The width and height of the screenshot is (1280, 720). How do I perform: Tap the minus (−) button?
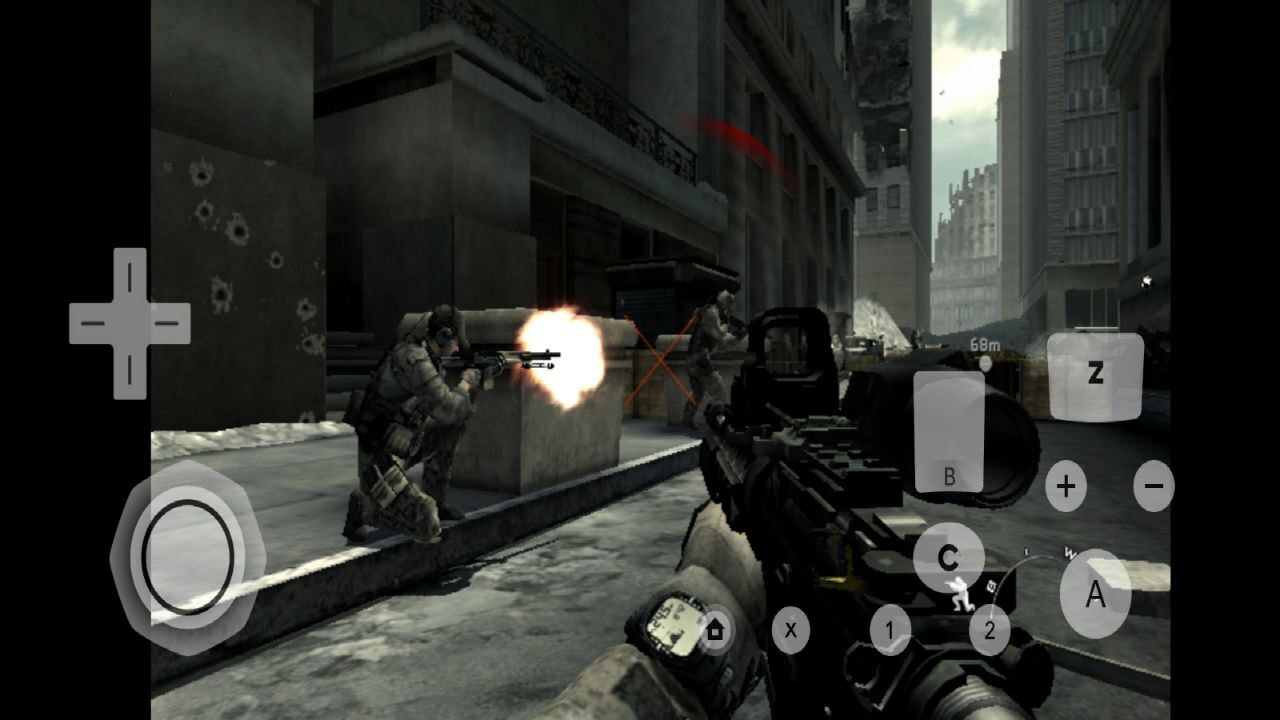1153,487
